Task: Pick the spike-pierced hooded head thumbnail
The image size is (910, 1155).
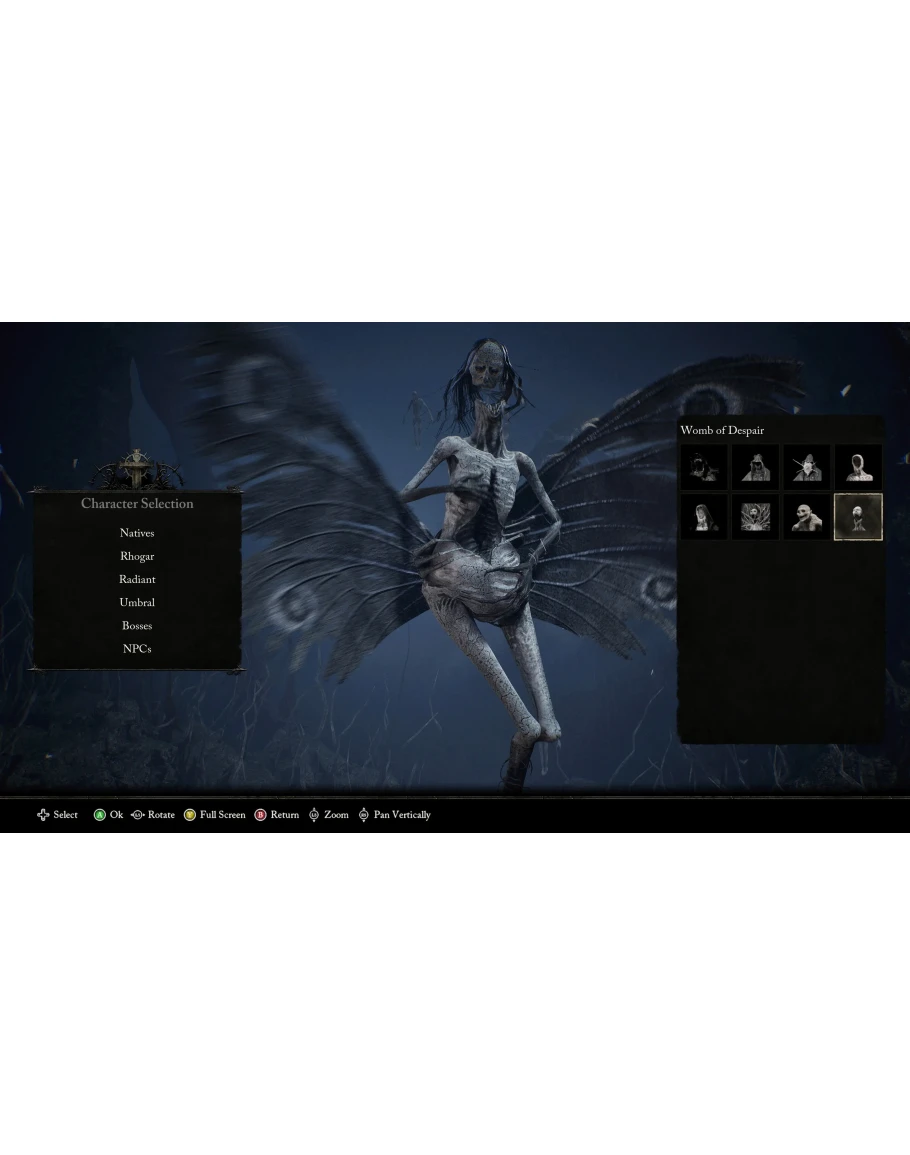Action: tap(807, 467)
